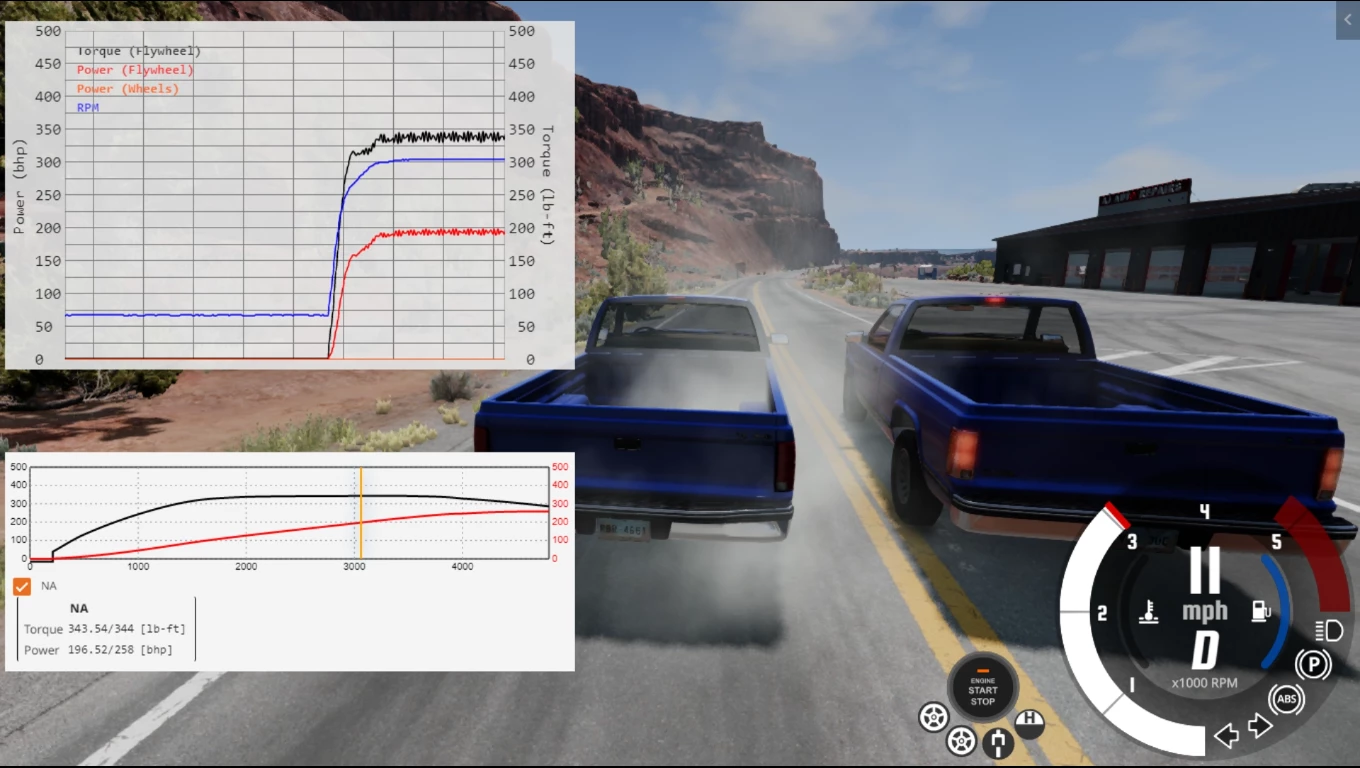
Task: Click the lower steering wheel icon
Action: (961, 741)
